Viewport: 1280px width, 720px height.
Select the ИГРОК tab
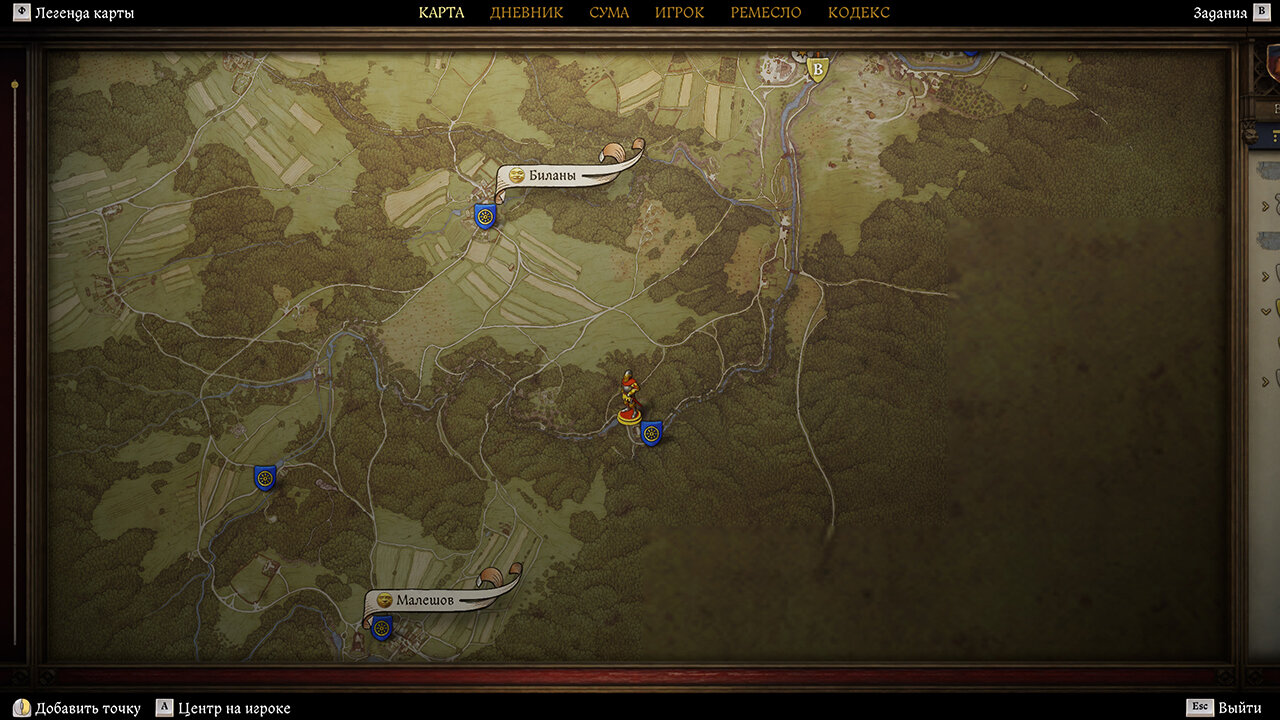(679, 13)
